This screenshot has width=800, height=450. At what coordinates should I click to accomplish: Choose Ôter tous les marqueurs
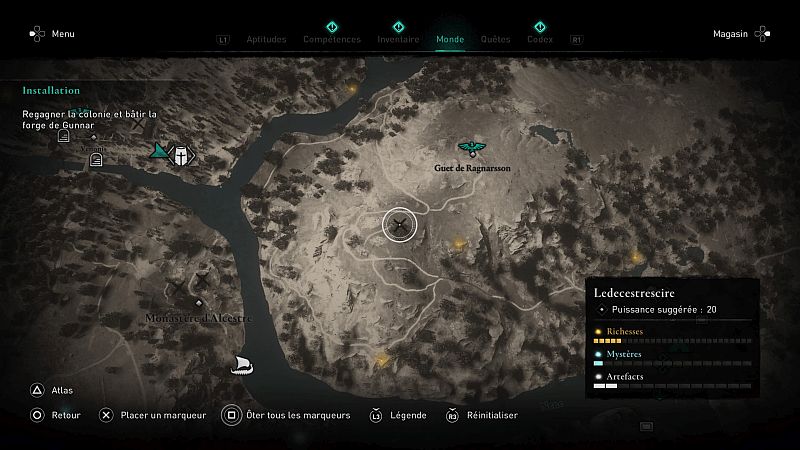tap(286, 415)
